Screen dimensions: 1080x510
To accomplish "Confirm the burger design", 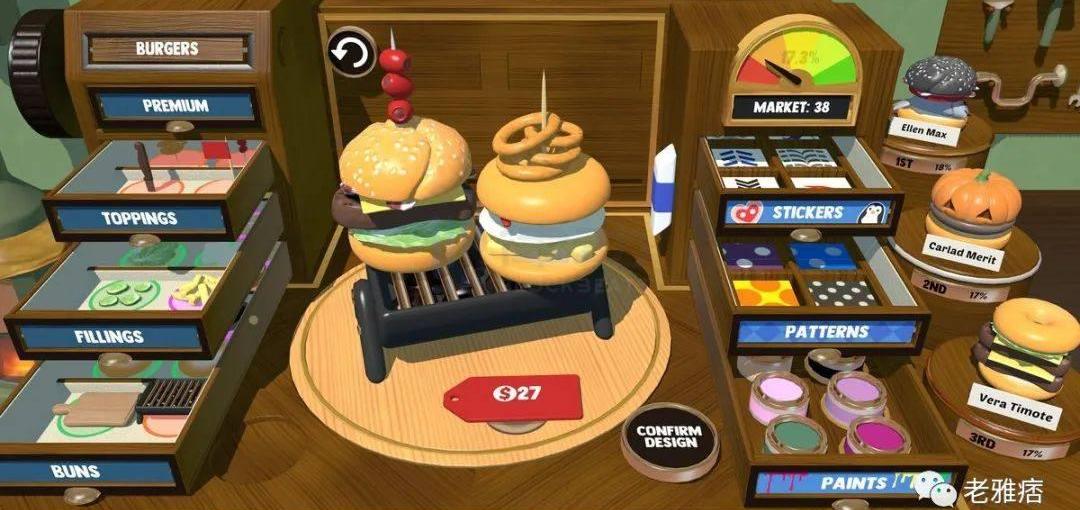I will click(669, 438).
